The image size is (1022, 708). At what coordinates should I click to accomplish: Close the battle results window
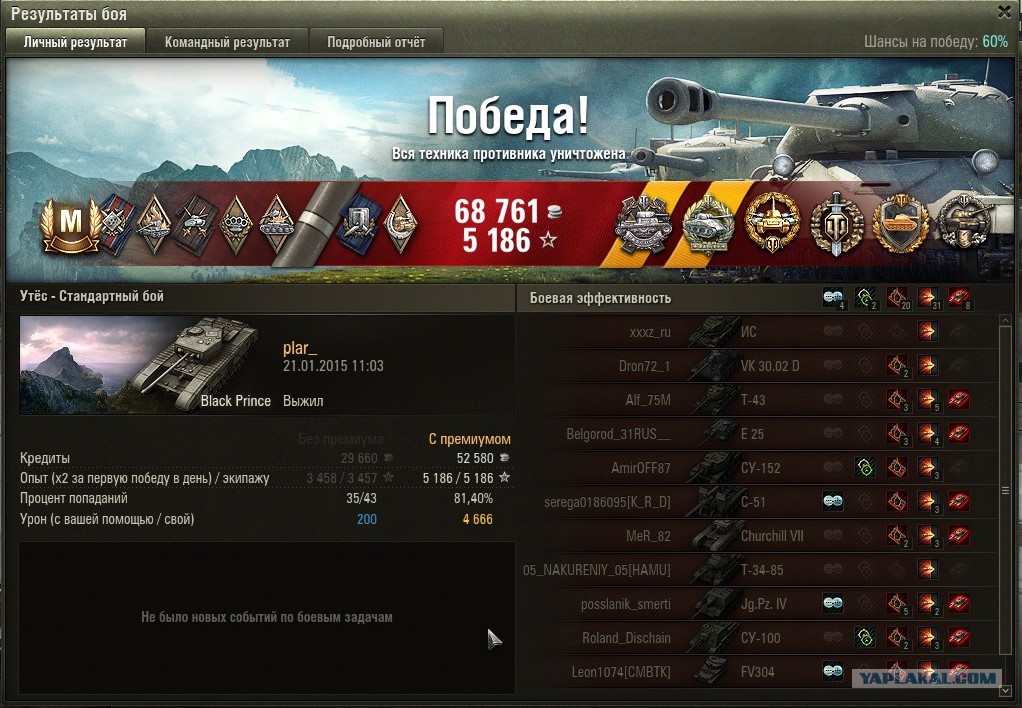(x=1004, y=12)
